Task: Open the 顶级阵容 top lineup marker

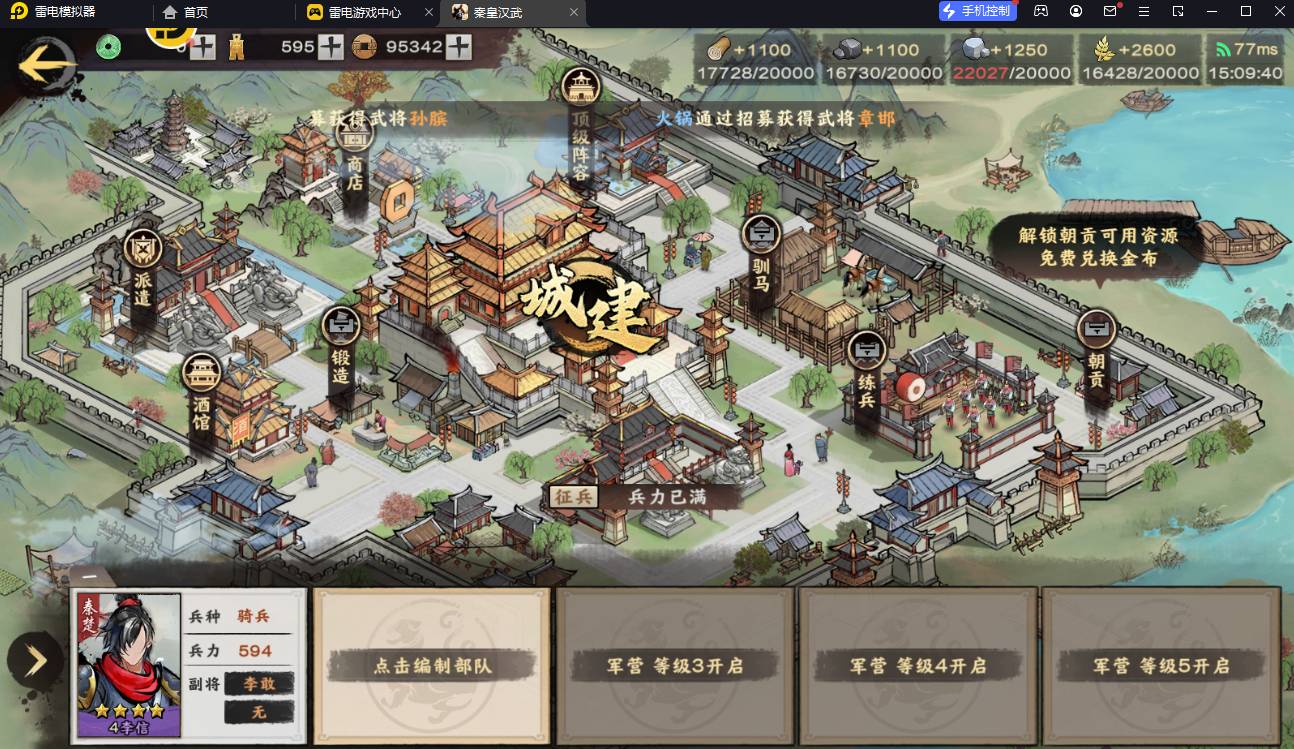Action: 580,128
